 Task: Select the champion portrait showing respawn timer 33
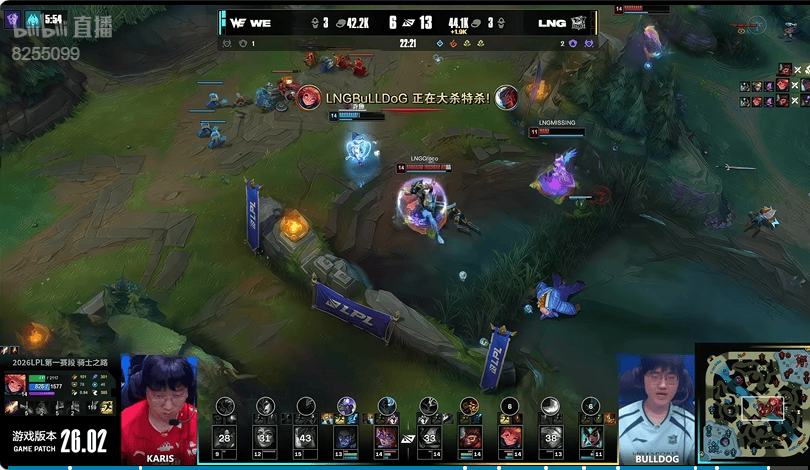(x=429, y=437)
